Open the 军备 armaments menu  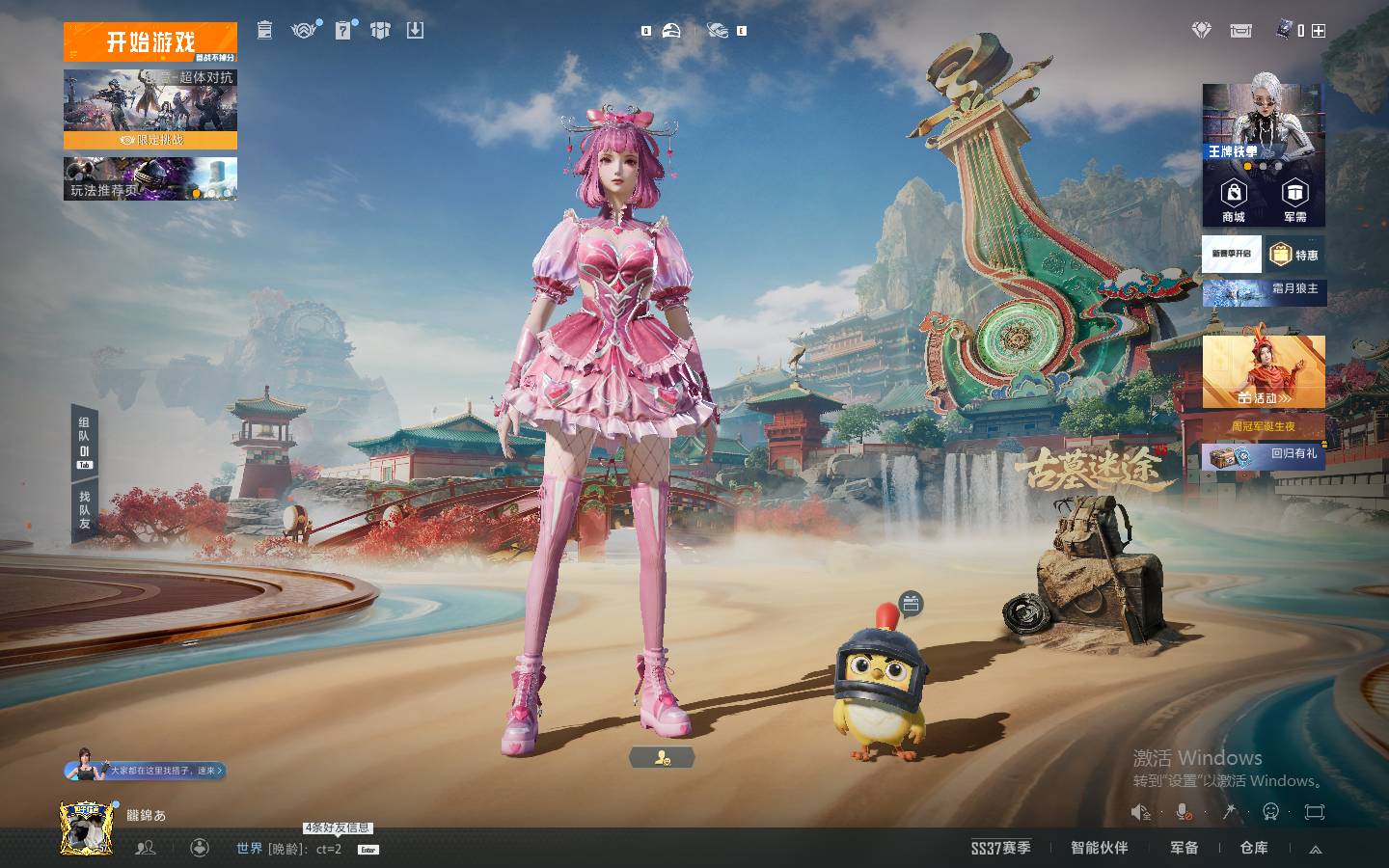(x=1184, y=848)
